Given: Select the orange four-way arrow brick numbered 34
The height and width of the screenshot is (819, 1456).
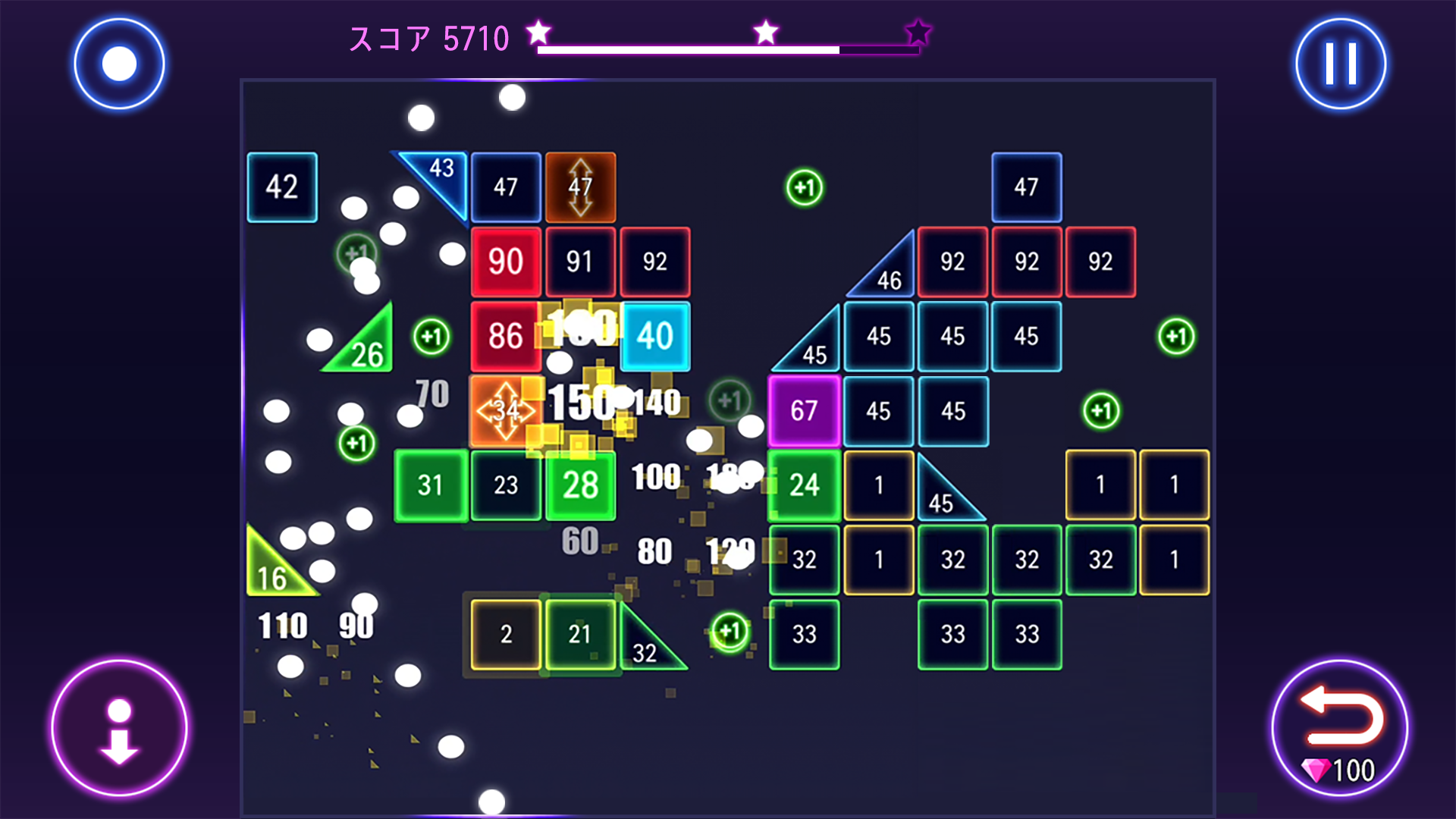Looking at the screenshot, I should [504, 410].
